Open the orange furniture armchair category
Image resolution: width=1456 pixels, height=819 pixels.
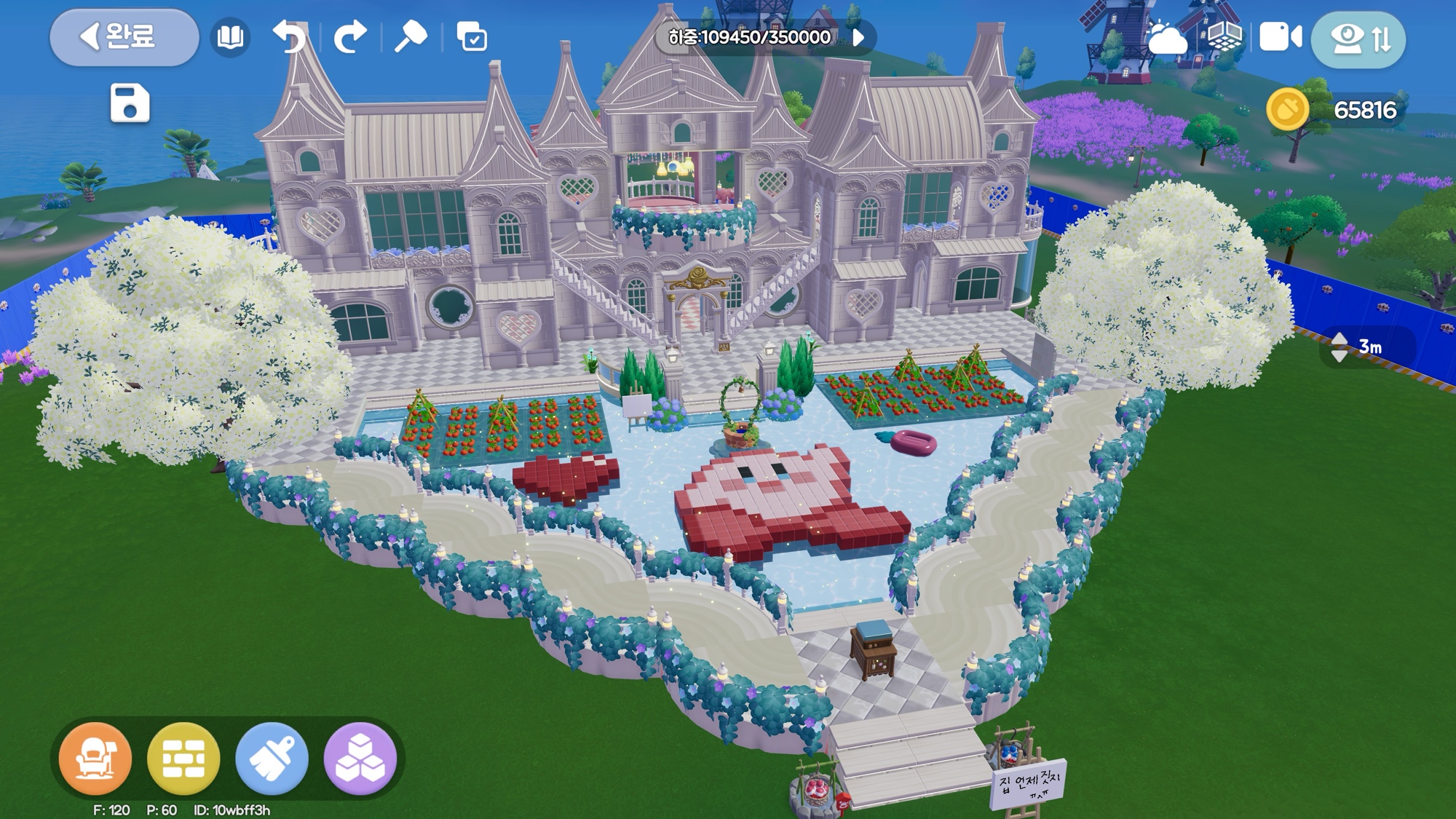tap(95, 759)
